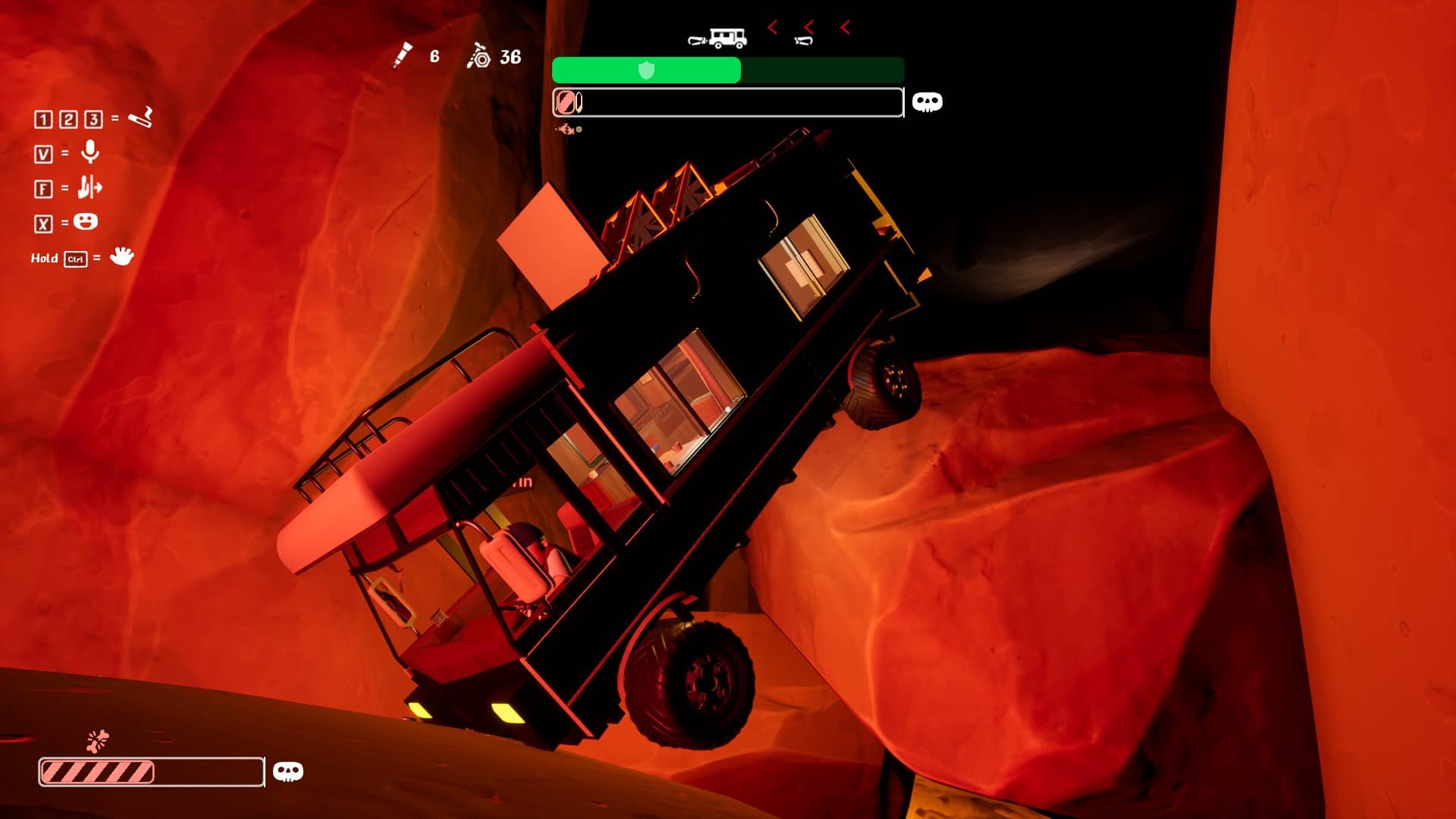1456x819 pixels.
Task: Click the waving hand icon
Action: point(121,256)
